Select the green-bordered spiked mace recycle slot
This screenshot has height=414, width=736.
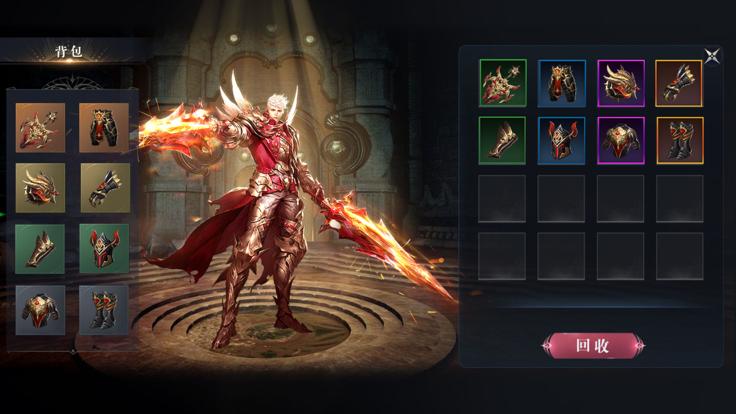click(x=502, y=83)
